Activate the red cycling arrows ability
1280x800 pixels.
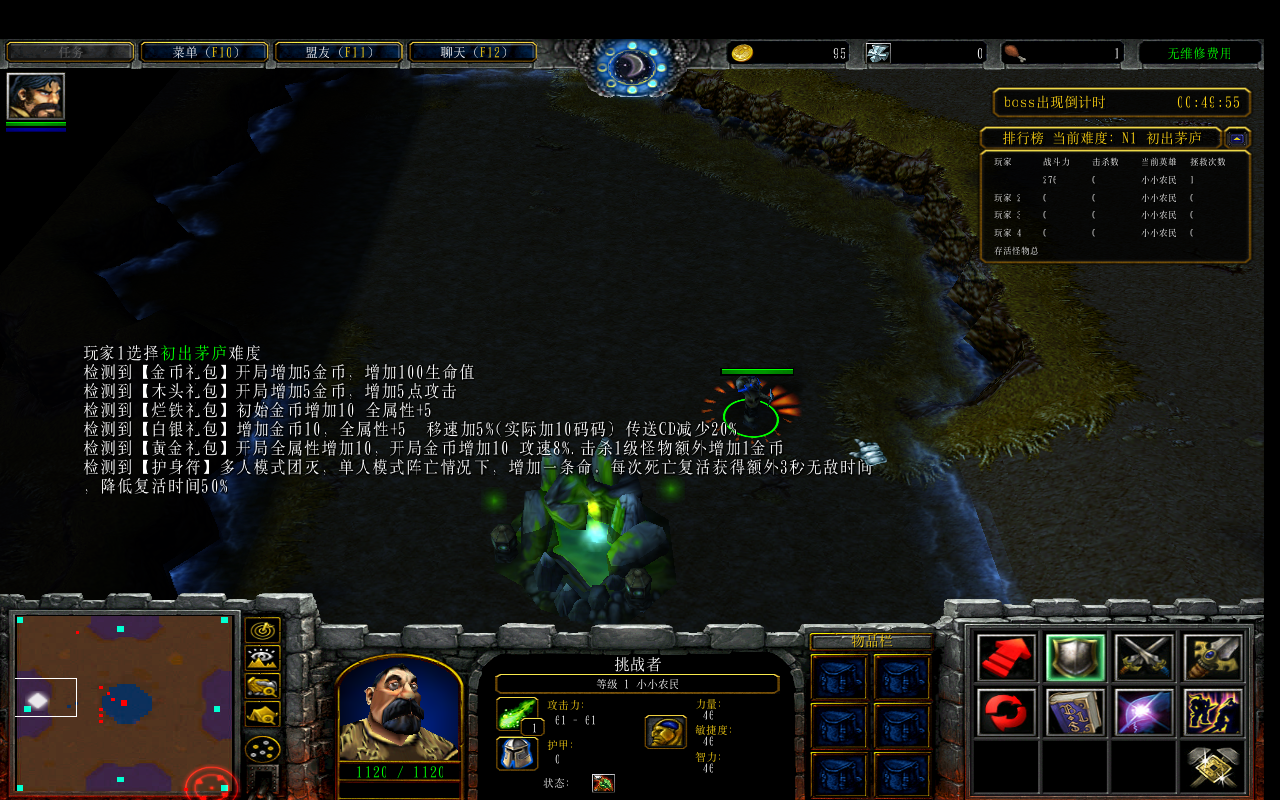pyautogui.click(x=1006, y=711)
